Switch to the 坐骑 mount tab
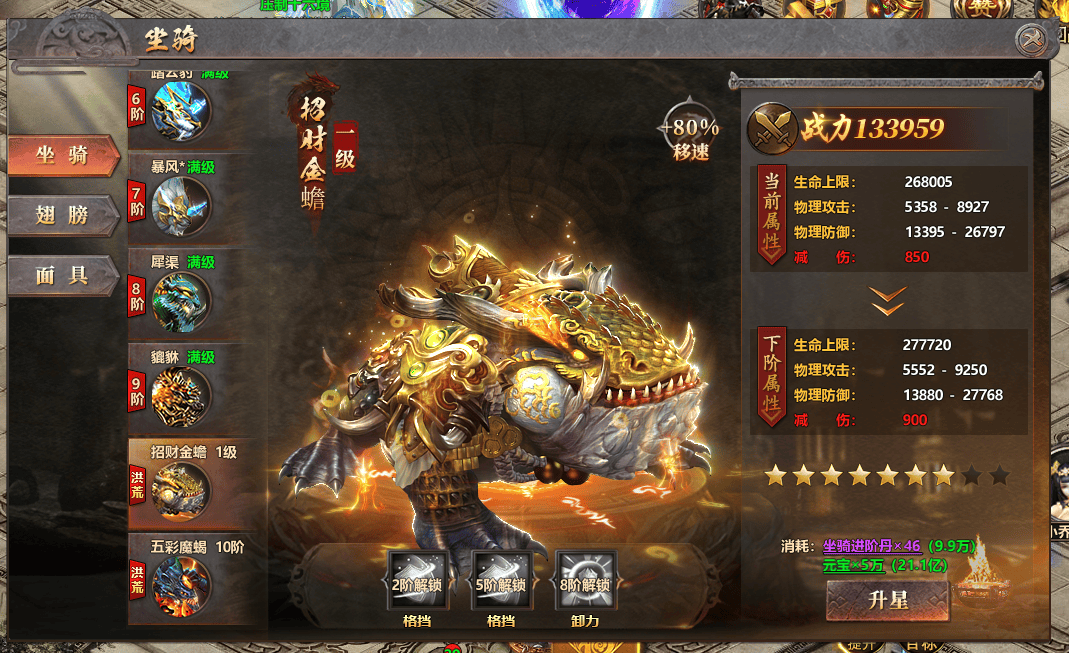 click(62, 156)
